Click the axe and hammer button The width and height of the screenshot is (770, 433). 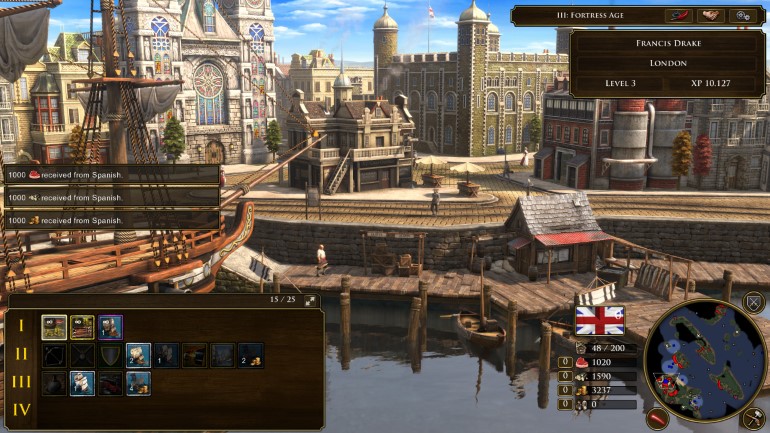tap(754, 419)
